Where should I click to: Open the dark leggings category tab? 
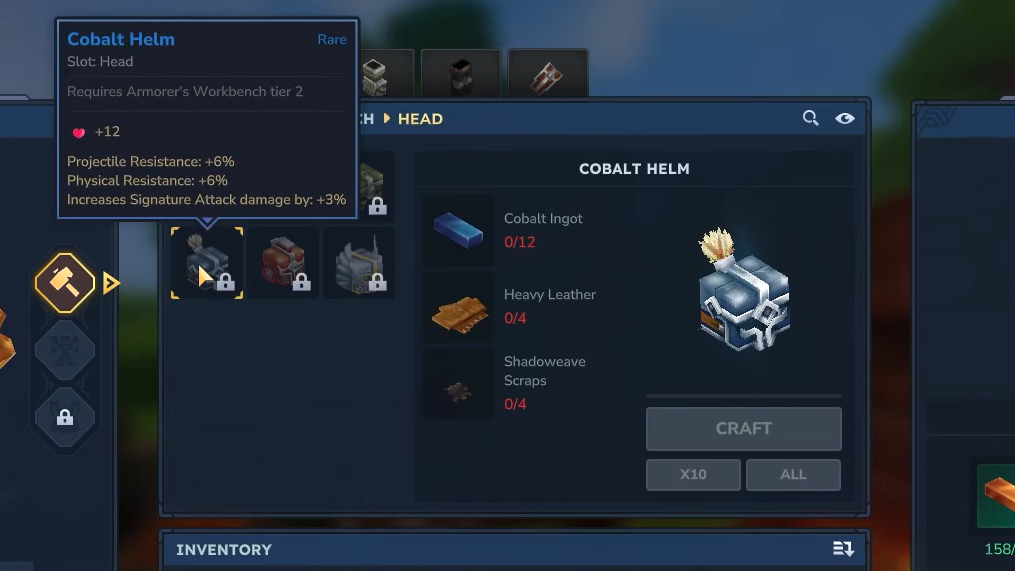[460, 73]
